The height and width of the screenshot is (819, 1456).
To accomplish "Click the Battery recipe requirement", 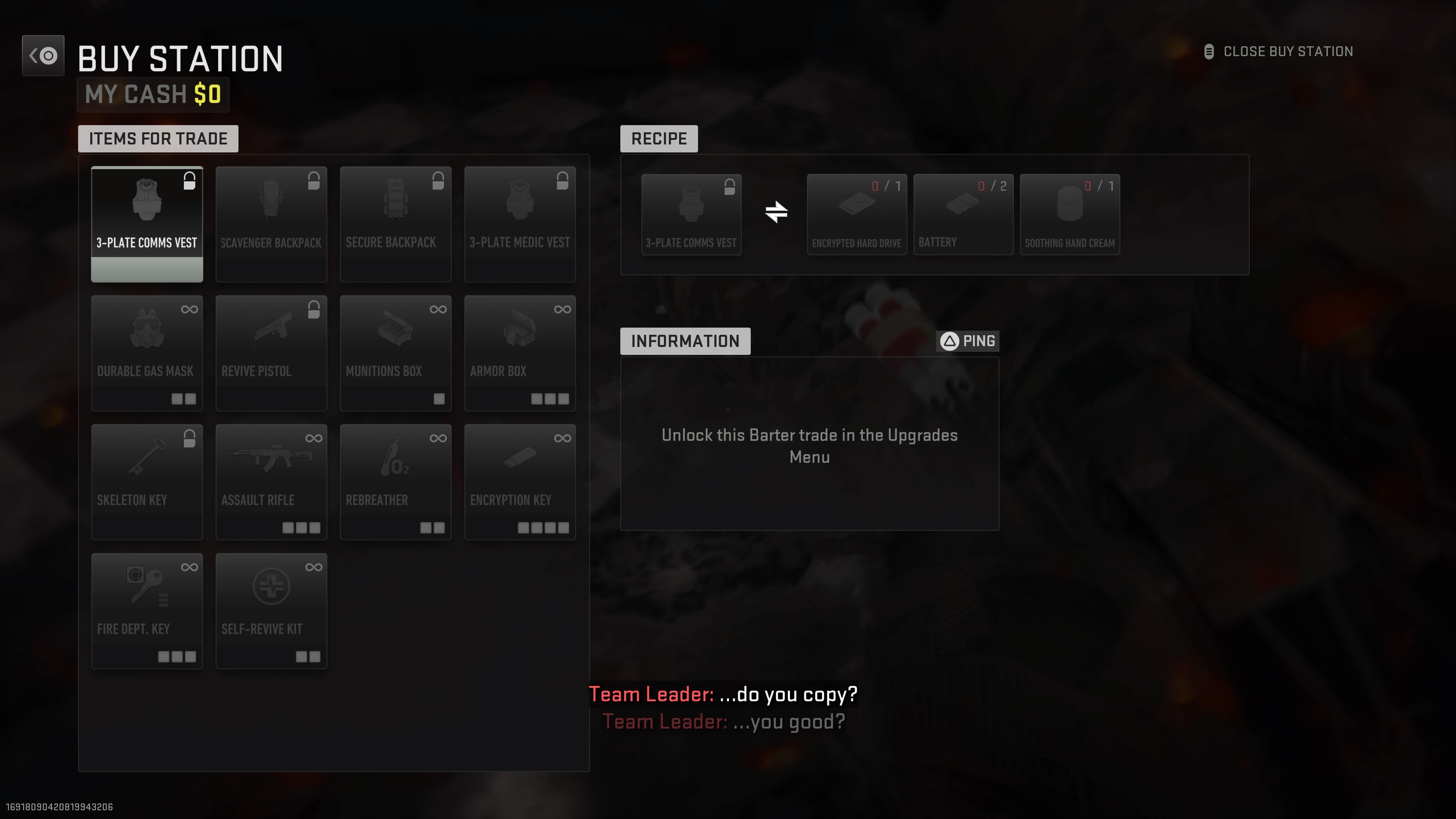I will pos(963,213).
